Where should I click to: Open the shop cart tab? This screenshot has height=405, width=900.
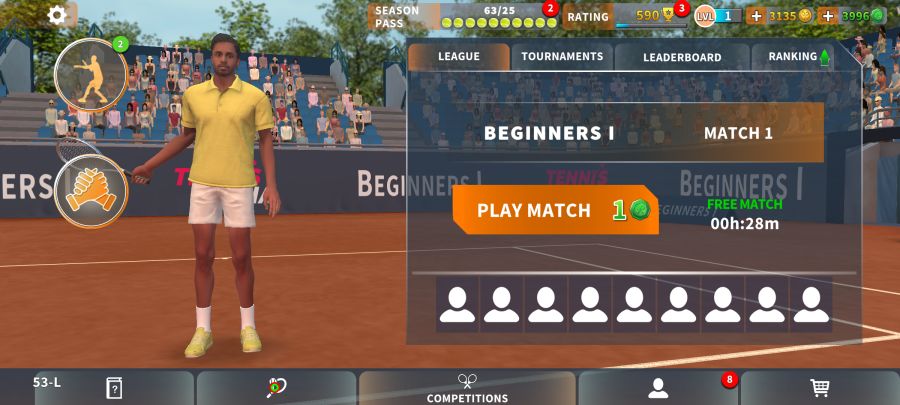[x=820, y=388]
